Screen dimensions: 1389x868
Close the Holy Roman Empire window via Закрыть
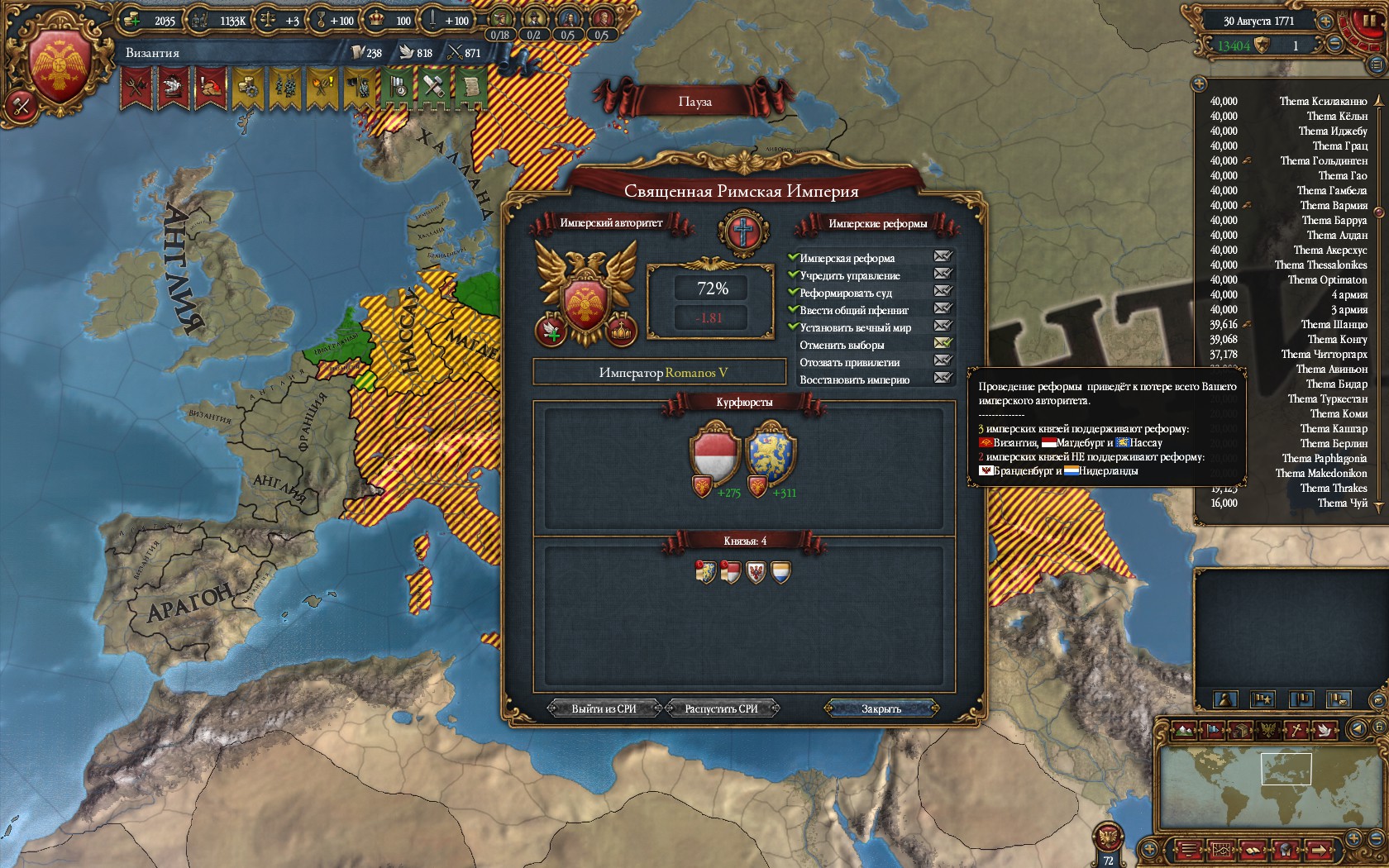881,708
